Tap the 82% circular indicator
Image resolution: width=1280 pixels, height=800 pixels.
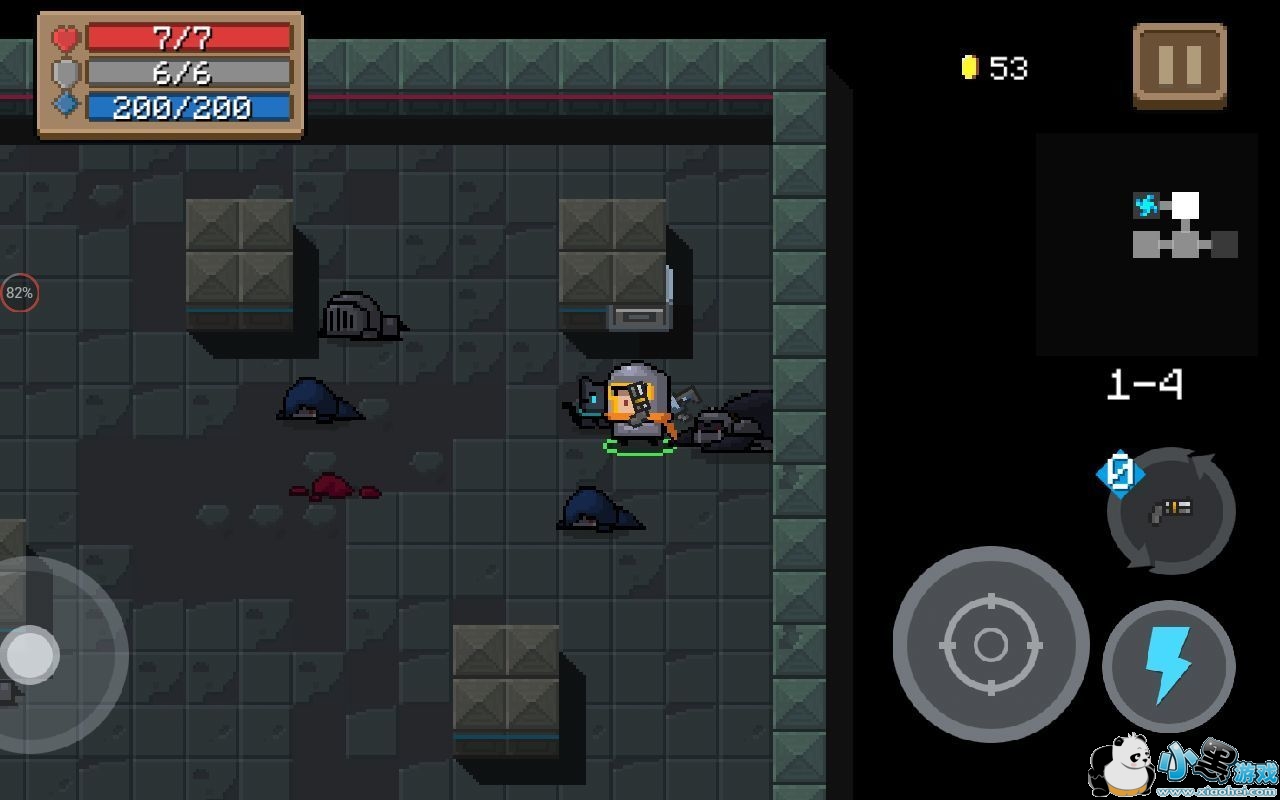click(19, 293)
